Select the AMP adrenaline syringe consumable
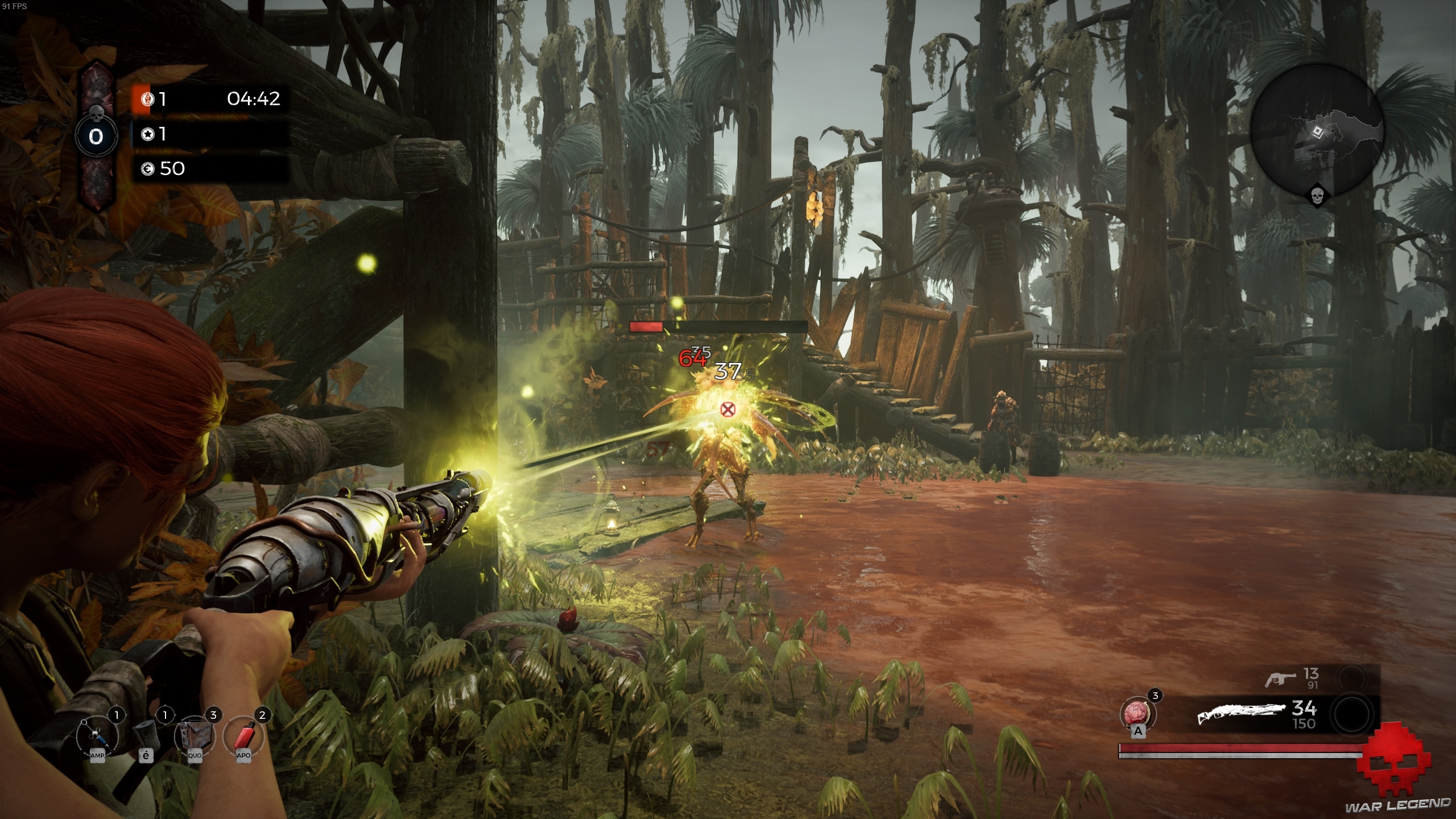1456x819 pixels. [97, 735]
